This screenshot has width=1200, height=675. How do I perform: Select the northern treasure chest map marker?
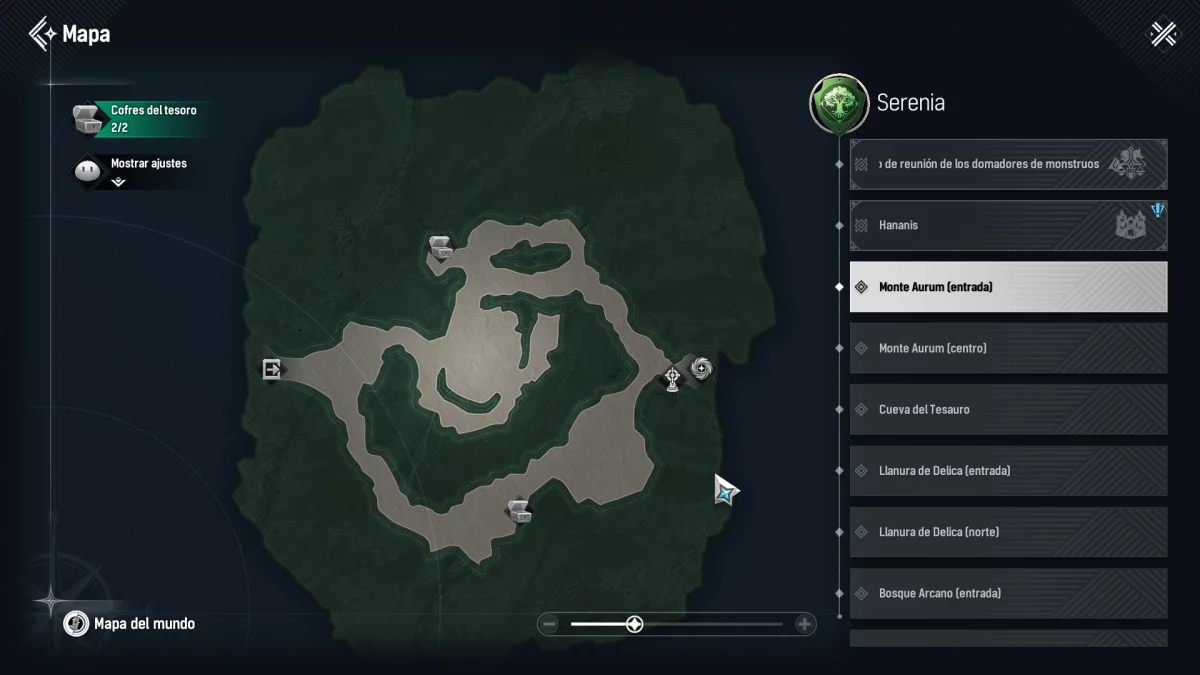click(440, 247)
